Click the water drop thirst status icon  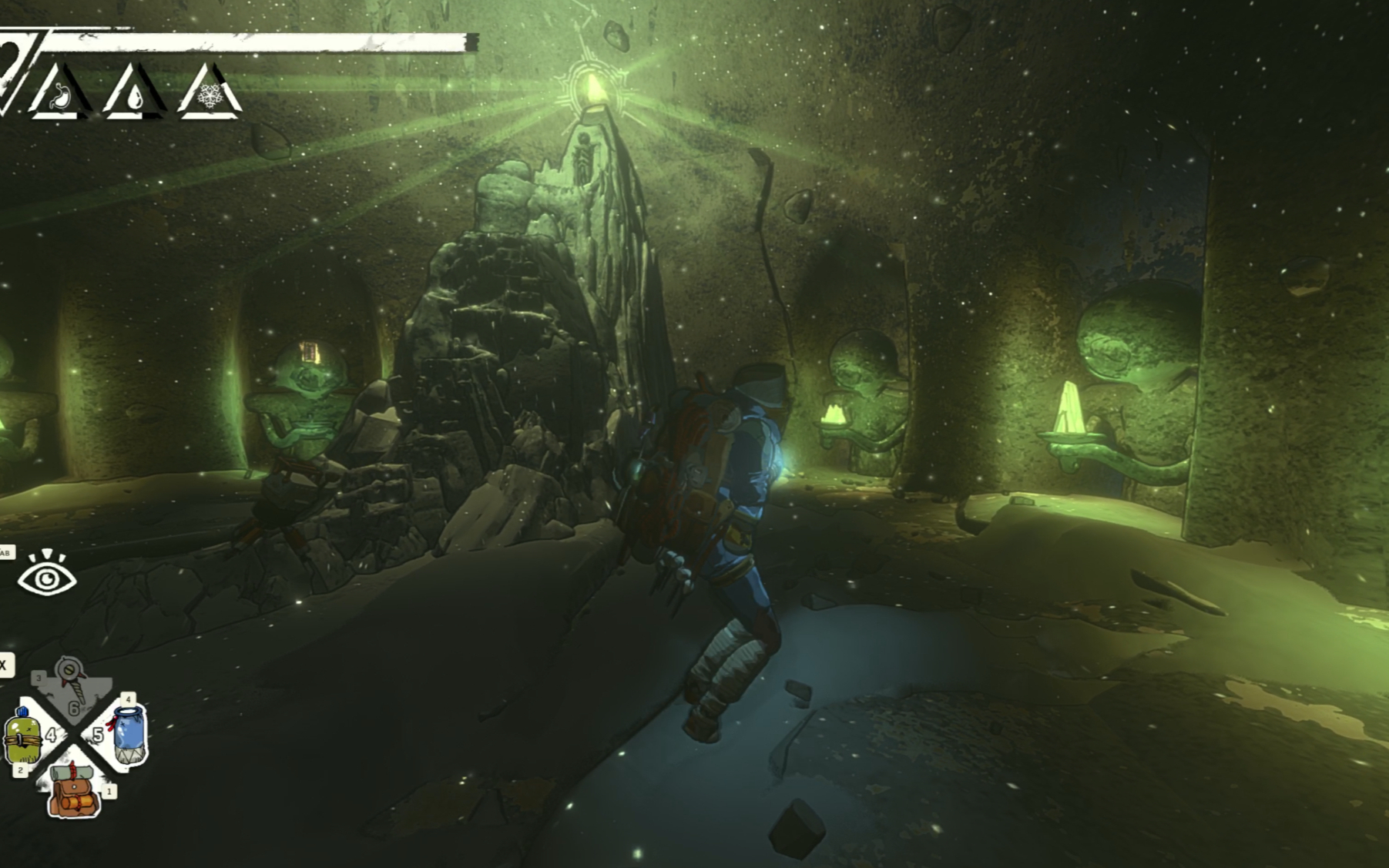click(136, 96)
